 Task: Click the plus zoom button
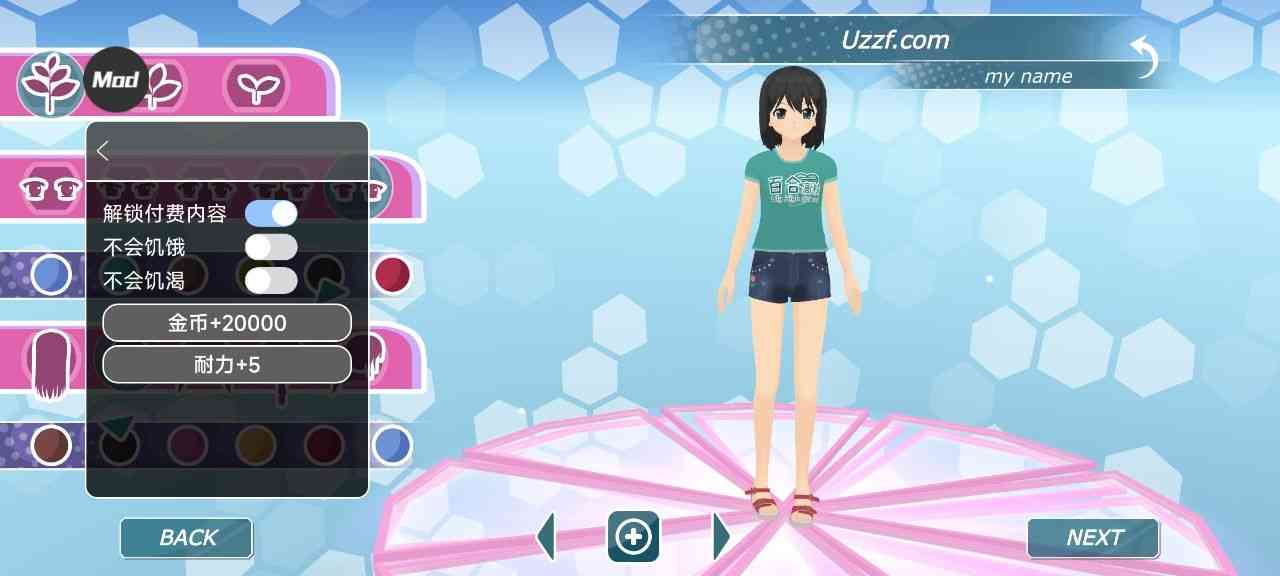coord(633,537)
